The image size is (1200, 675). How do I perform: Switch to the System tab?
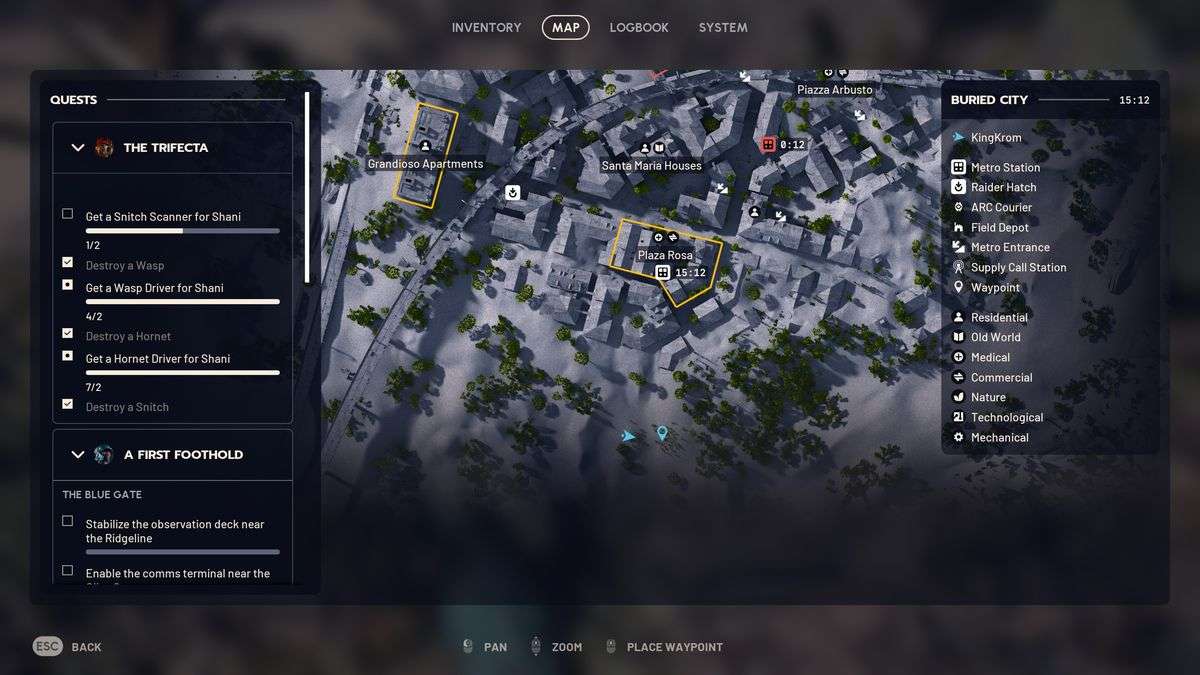[723, 28]
